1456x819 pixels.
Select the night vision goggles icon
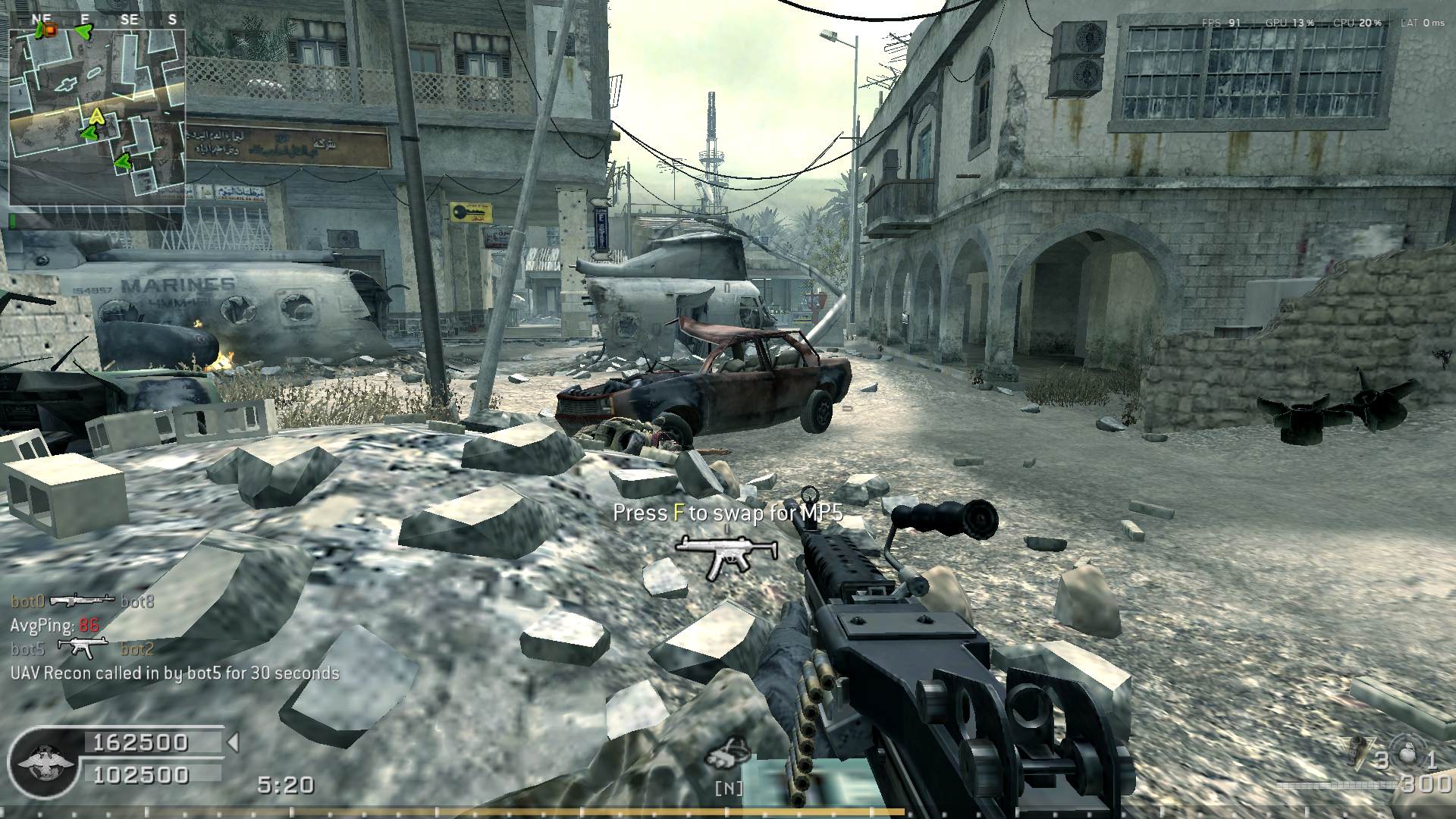coord(728,752)
